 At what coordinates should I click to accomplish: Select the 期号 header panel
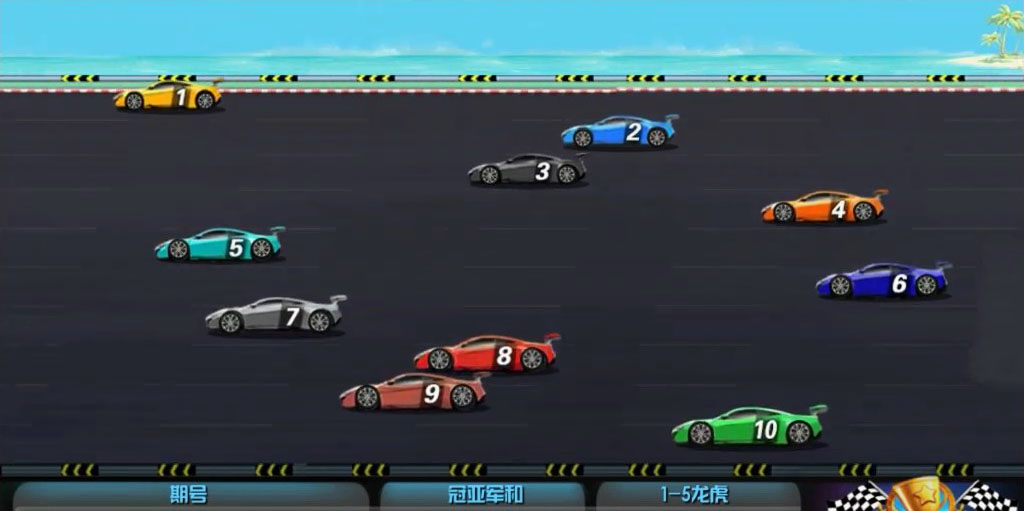(x=190, y=496)
